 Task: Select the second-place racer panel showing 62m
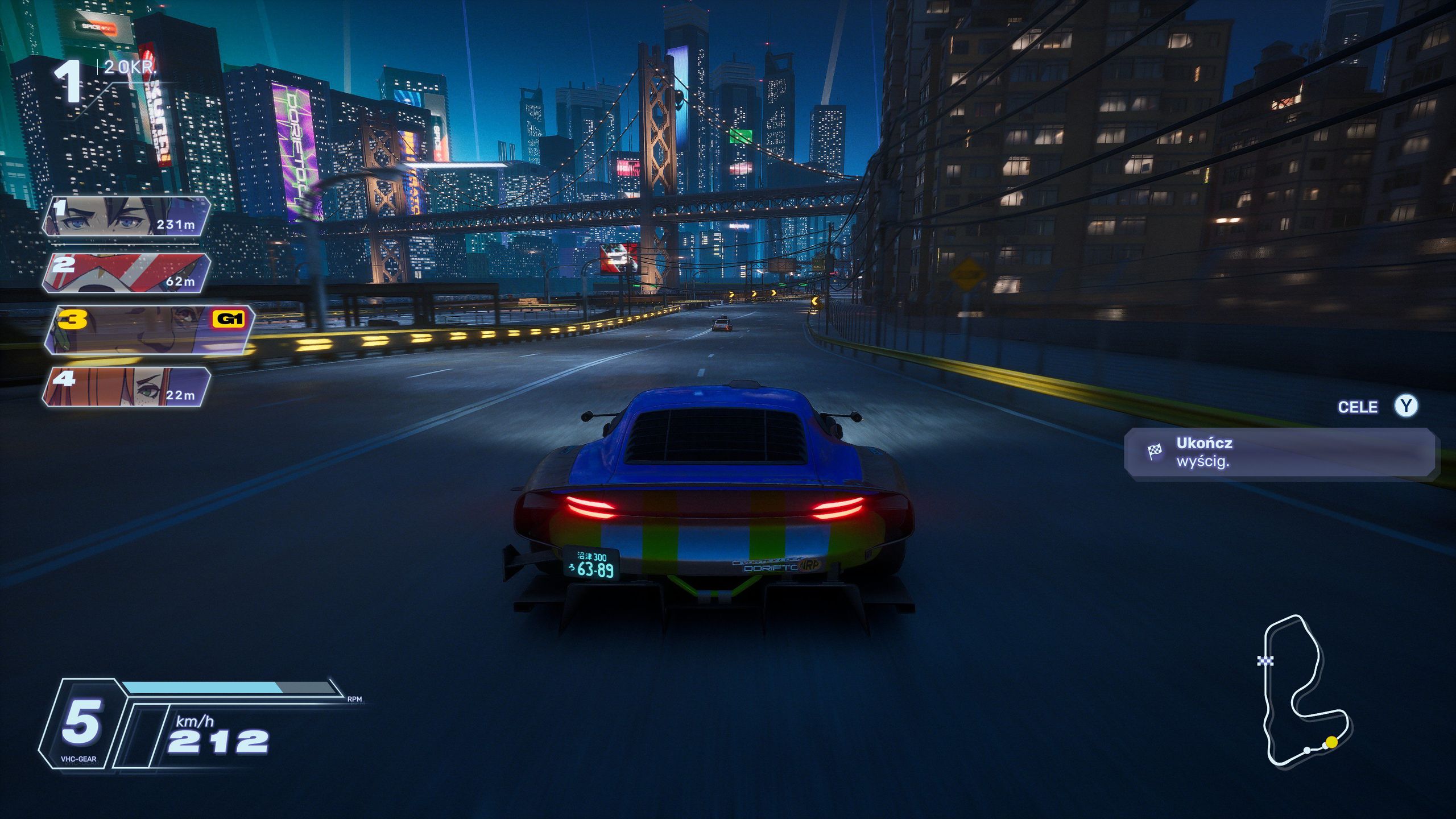coord(126,273)
